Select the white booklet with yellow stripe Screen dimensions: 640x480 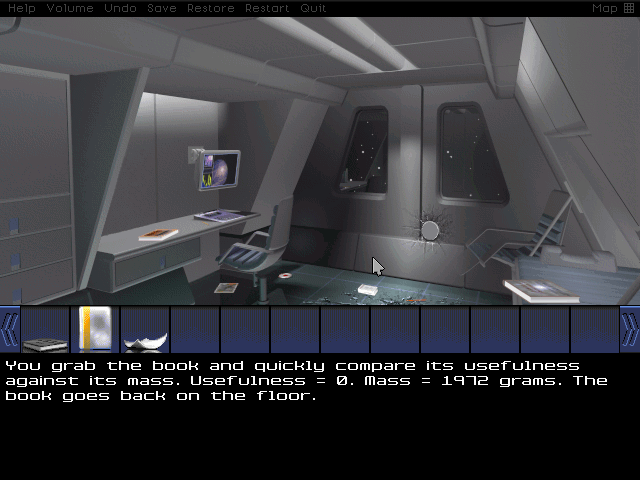click(95, 329)
